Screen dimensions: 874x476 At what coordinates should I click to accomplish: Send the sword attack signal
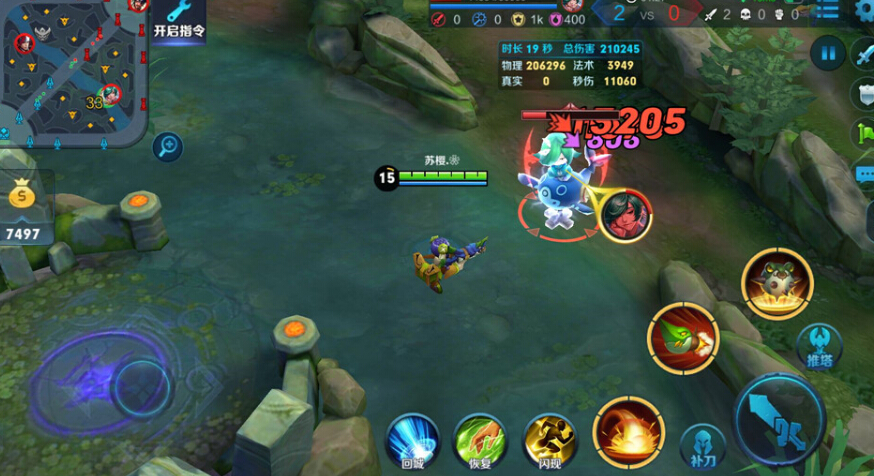coord(864,54)
